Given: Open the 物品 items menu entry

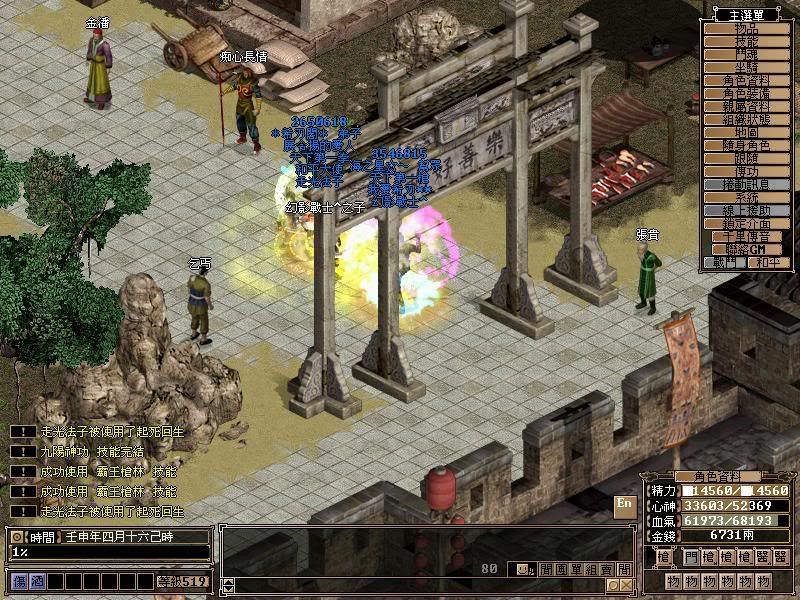Looking at the screenshot, I should [x=747, y=29].
